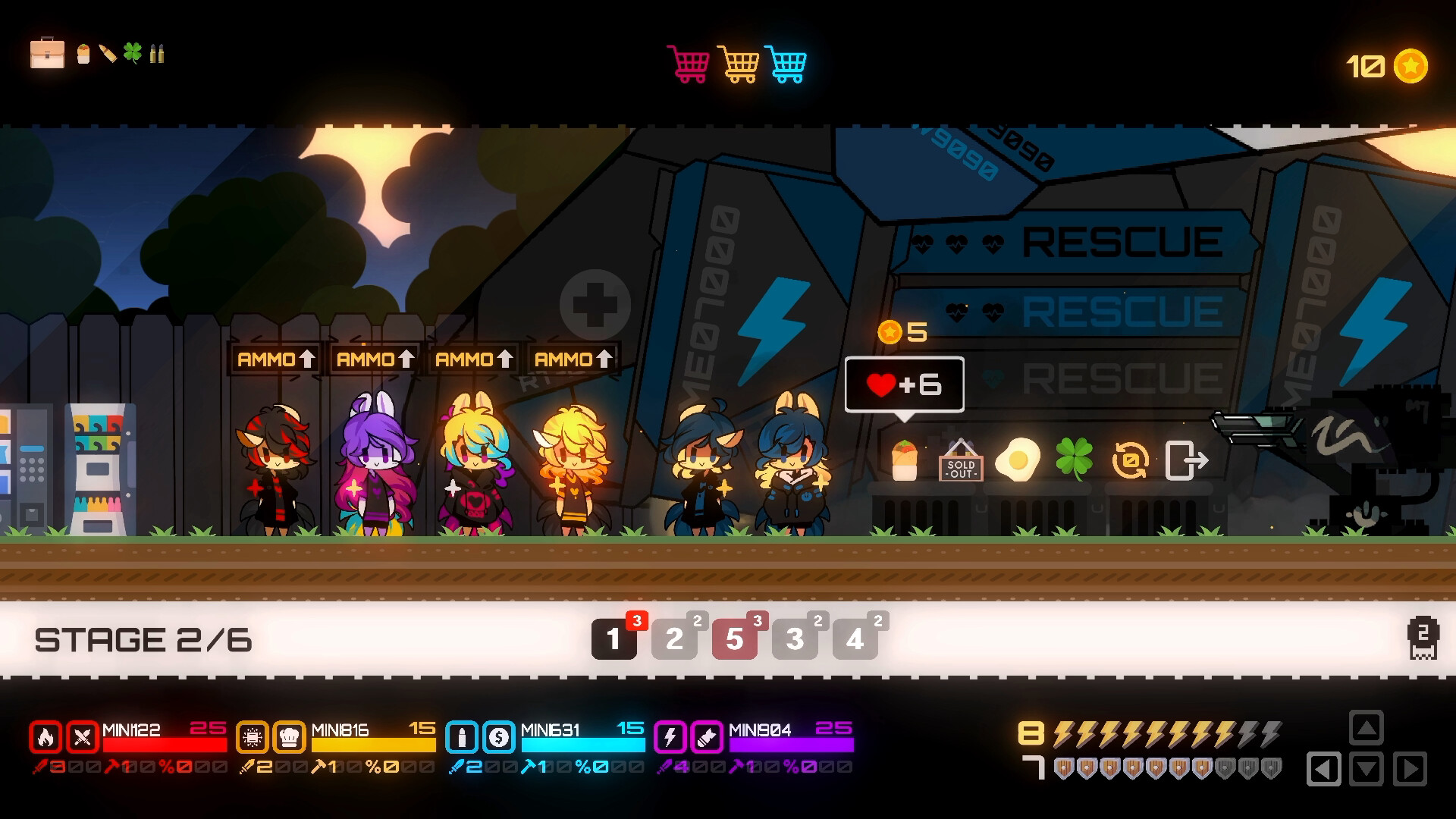Image resolution: width=1456 pixels, height=819 pixels.
Task: Select stage node 5
Action: (x=734, y=639)
